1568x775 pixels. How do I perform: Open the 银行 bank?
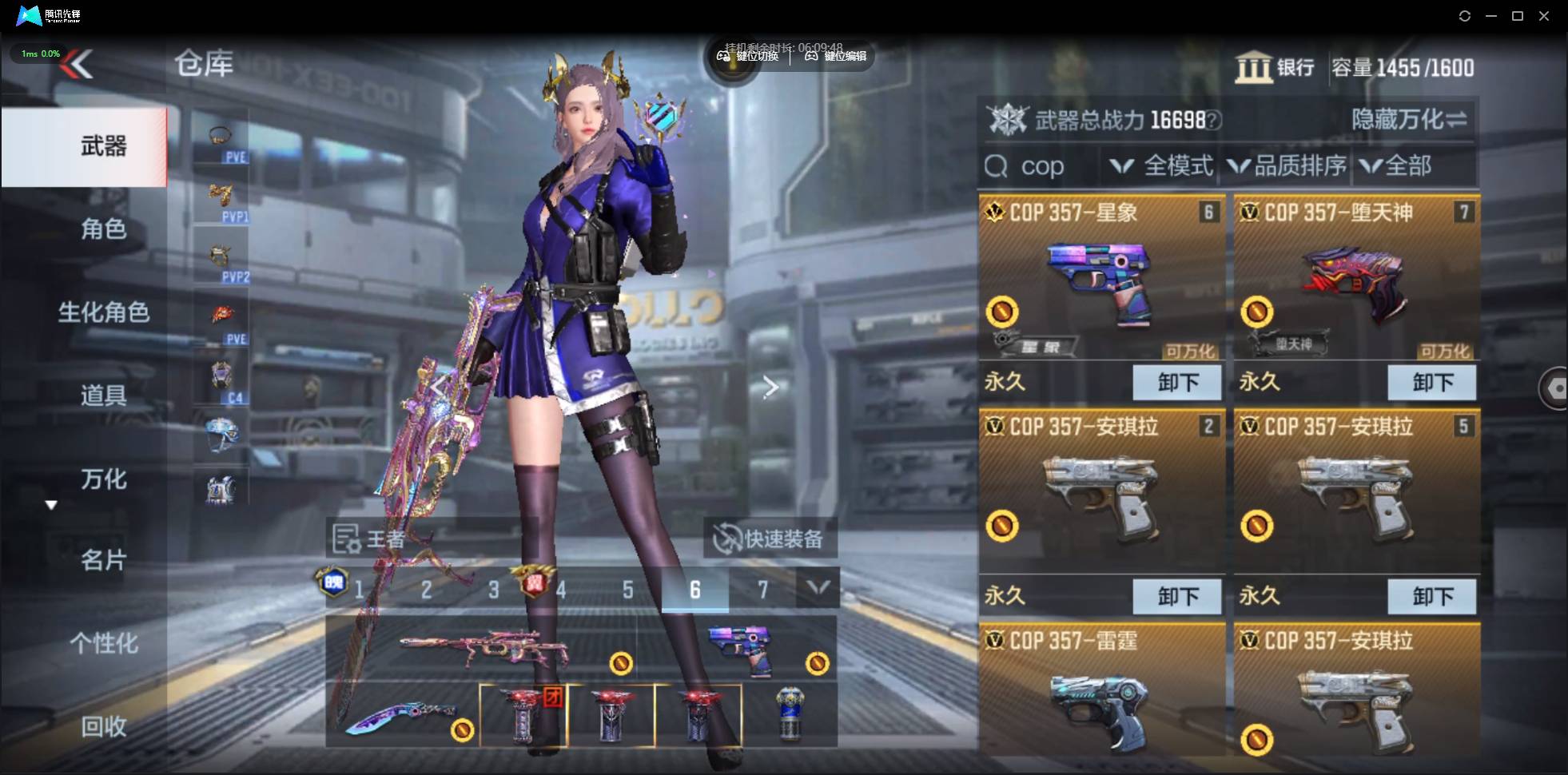1275,68
